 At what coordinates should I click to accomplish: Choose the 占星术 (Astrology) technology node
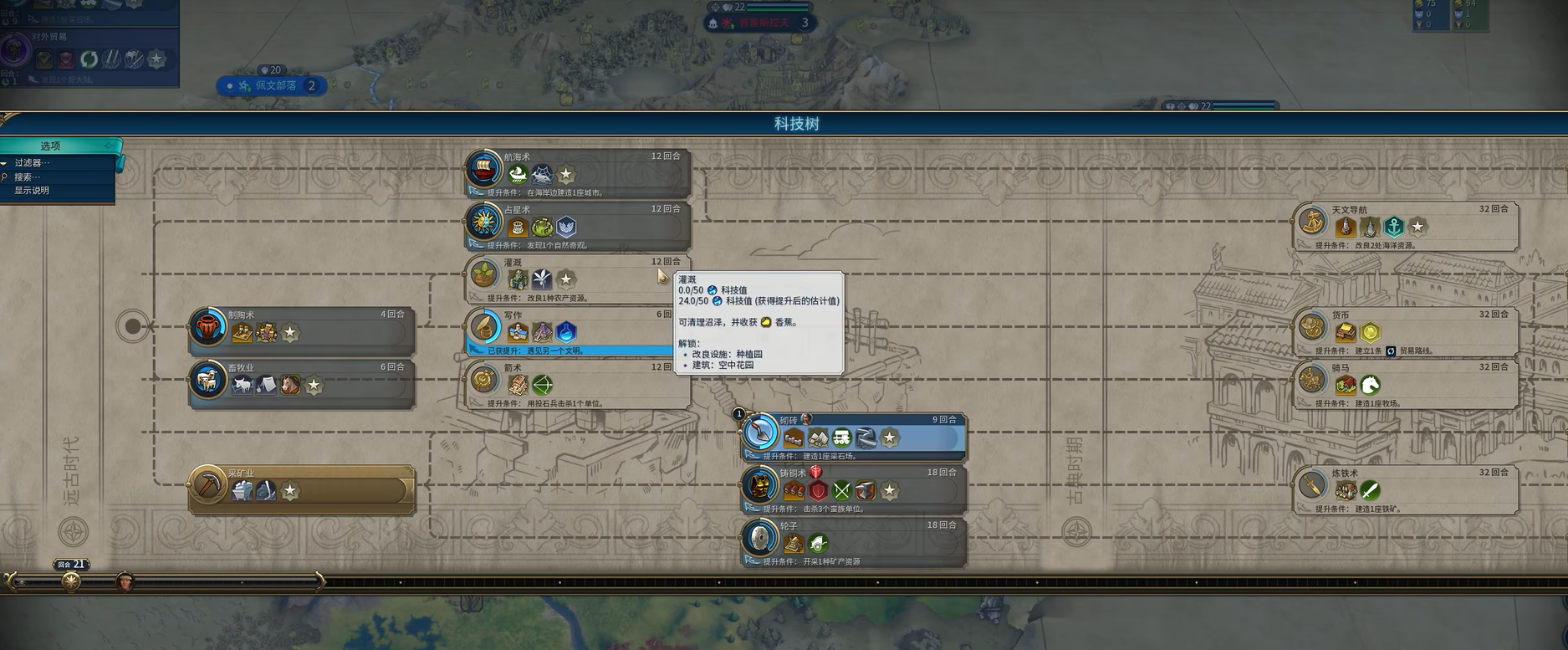577,226
